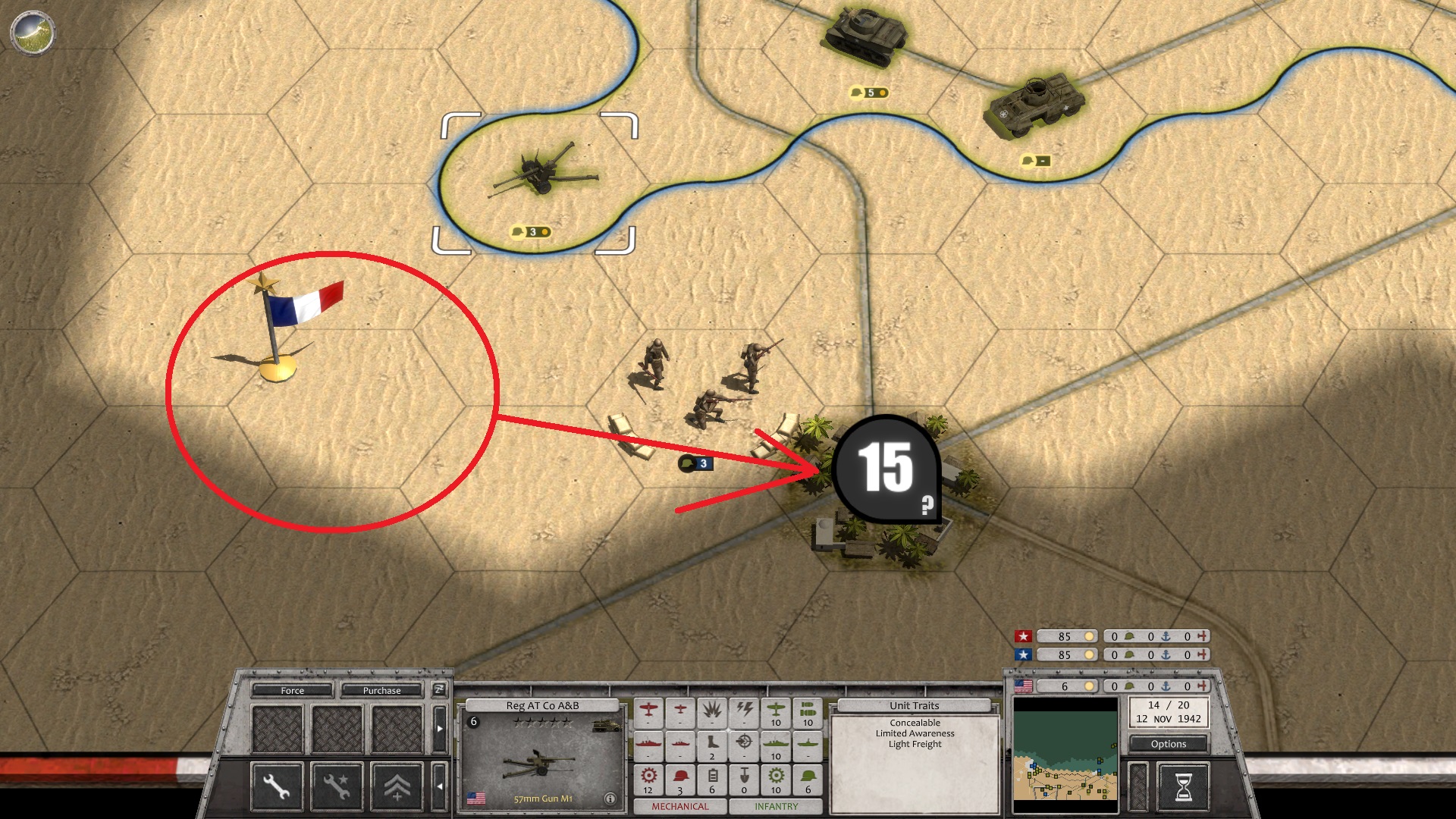The height and width of the screenshot is (819, 1456).
Task: Click the globe icon in the corner
Action: point(33,33)
